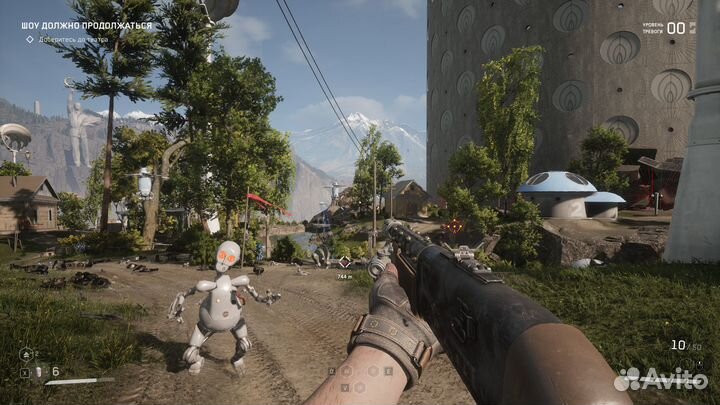The width and height of the screenshot is (720, 405).
Task: Use the capsule consumable with count 6
Action: pos(39,371)
